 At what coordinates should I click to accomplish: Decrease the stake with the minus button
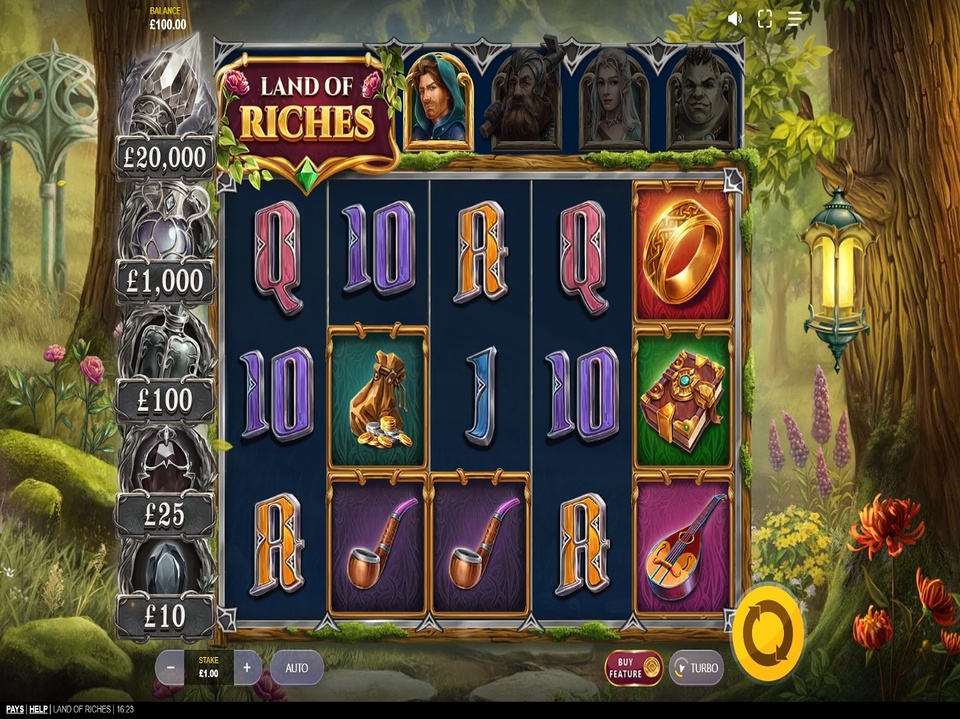170,667
